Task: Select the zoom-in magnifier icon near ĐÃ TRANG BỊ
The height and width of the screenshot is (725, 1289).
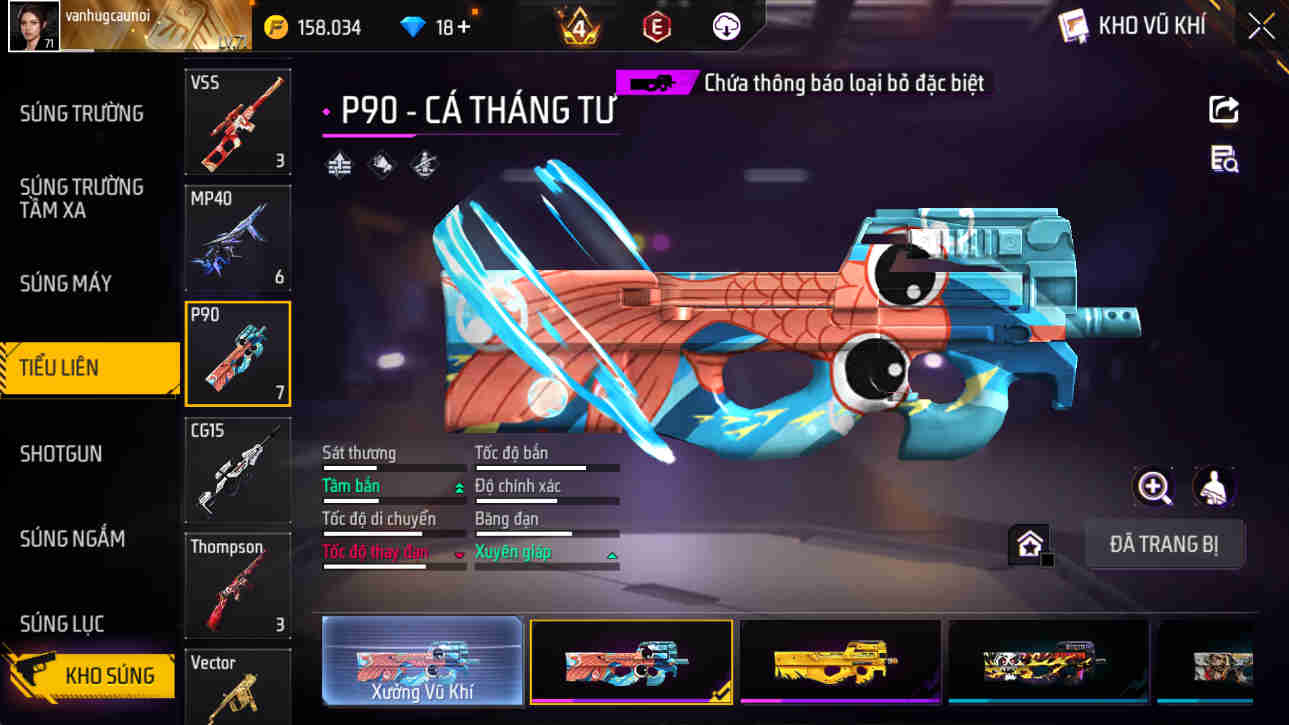Action: (x=1155, y=490)
